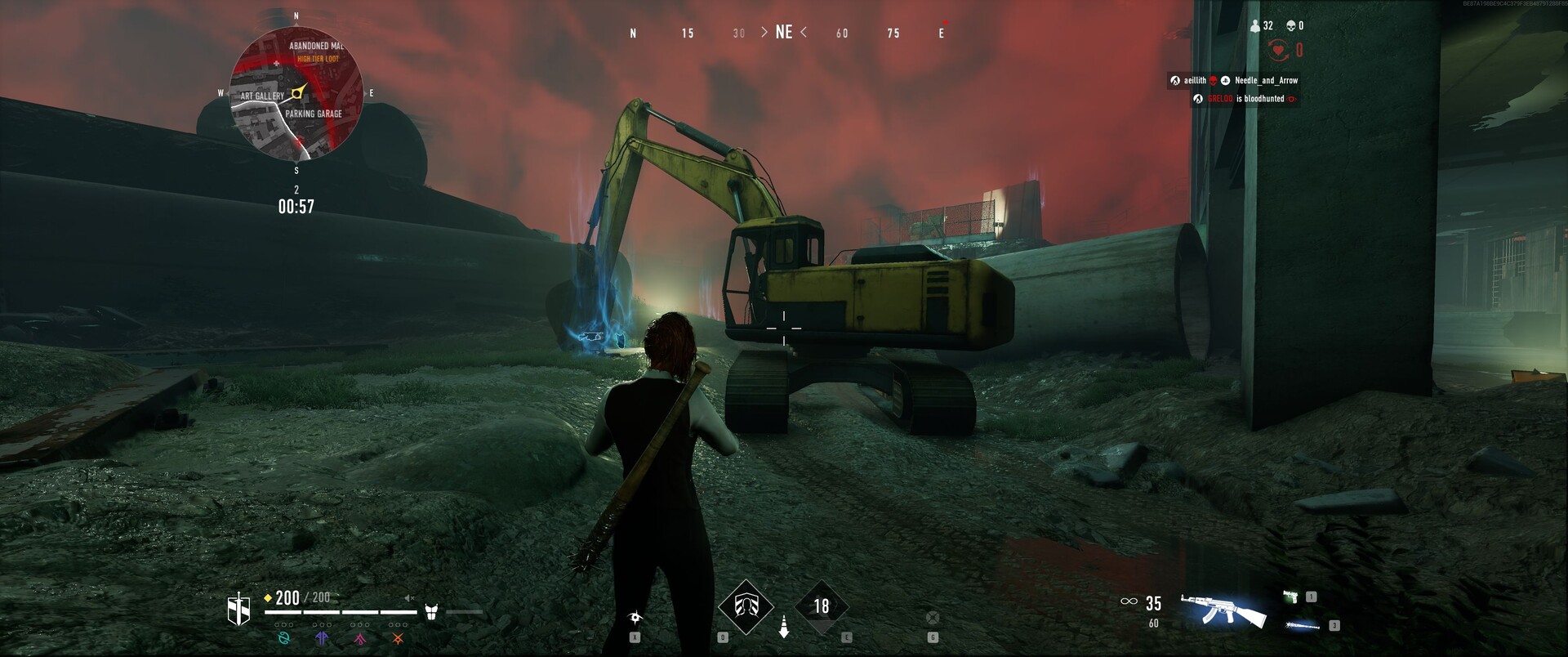Click the teal blood resonance symbol
The width and height of the screenshot is (1568, 657).
point(284,638)
